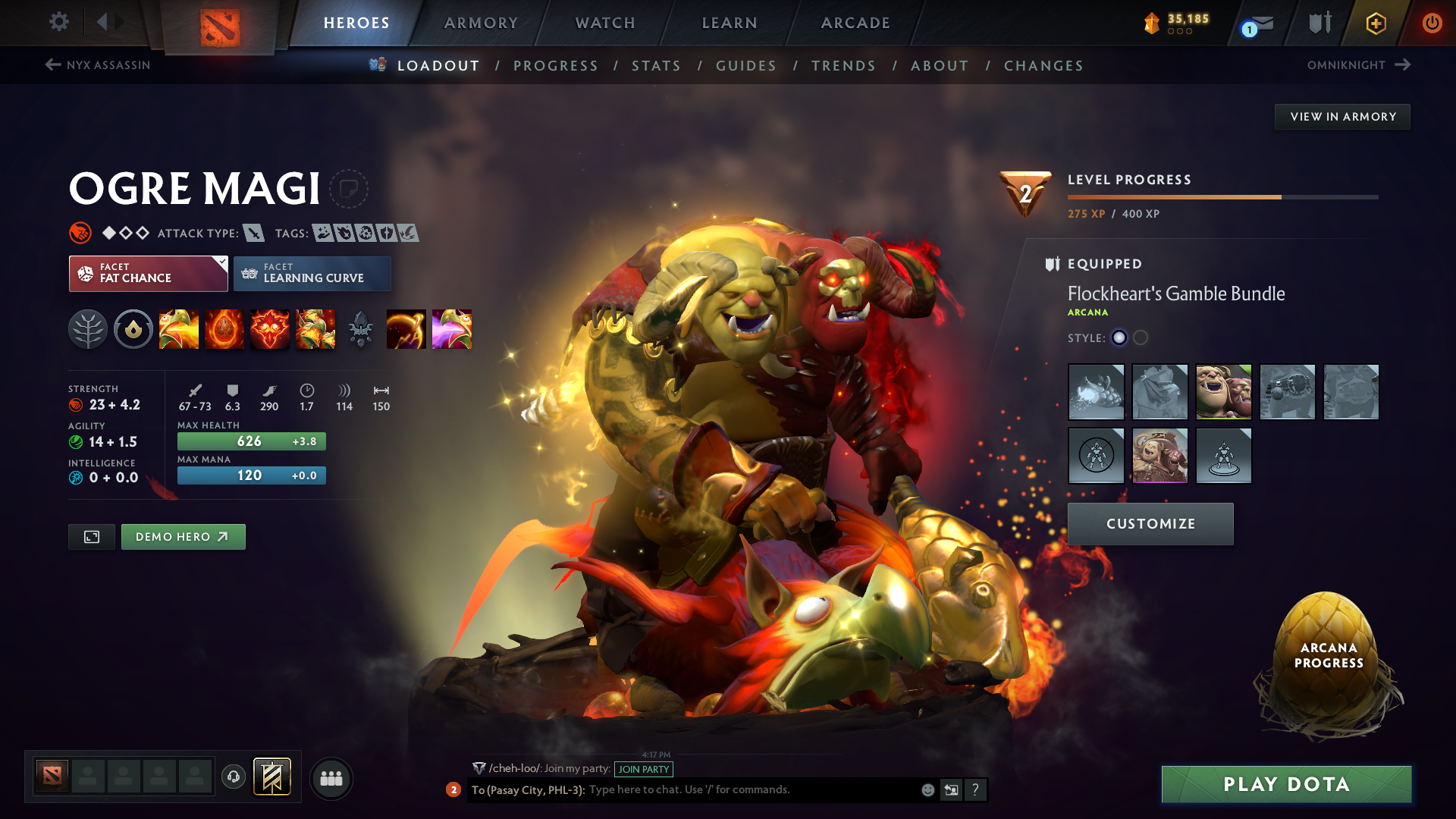Image resolution: width=1456 pixels, height=819 pixels.
Task: Click the power button icon in top corner
Action: pyautogui.click(x=1433, y=23)
